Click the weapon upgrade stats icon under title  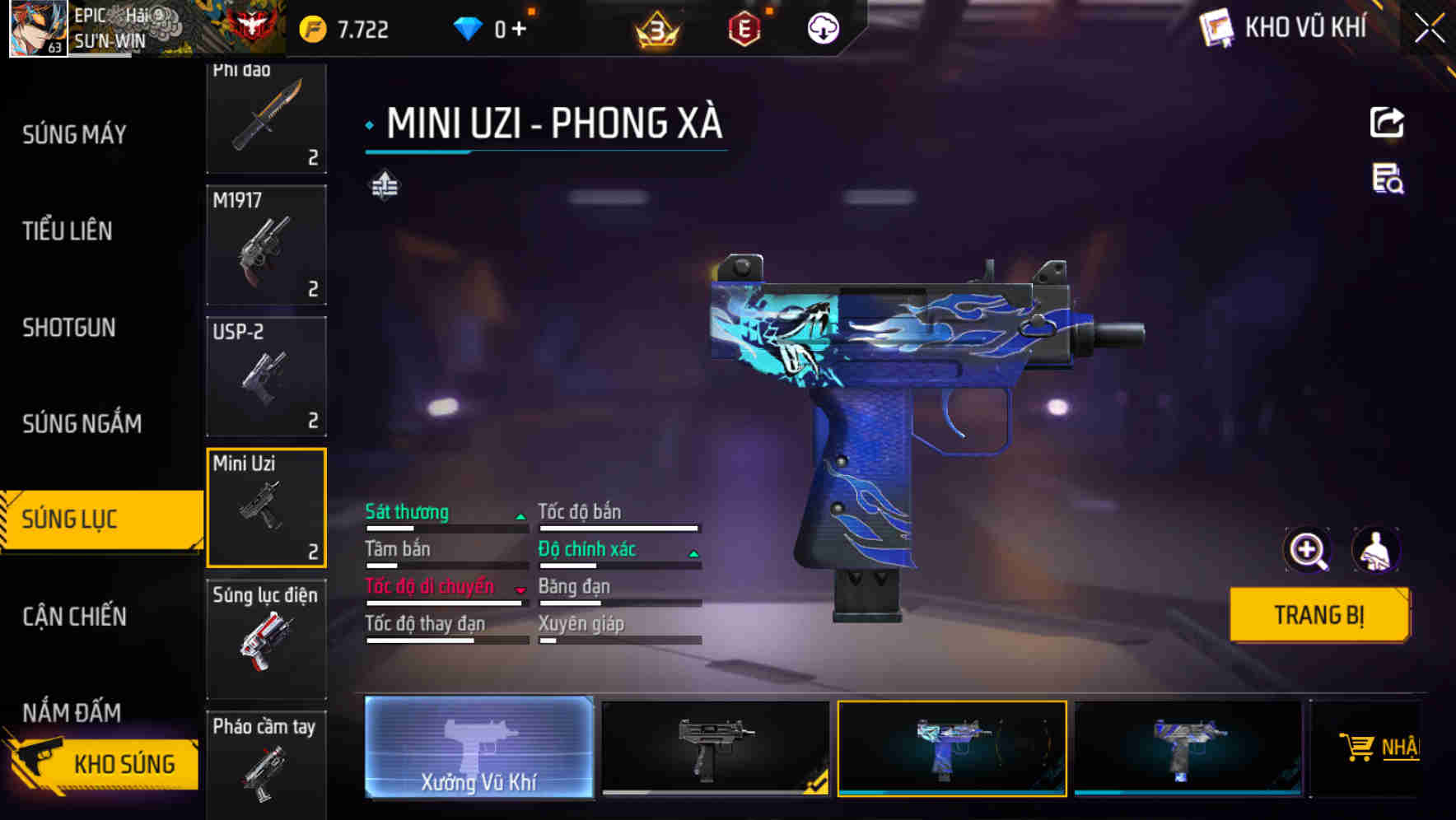coord(384,185)
